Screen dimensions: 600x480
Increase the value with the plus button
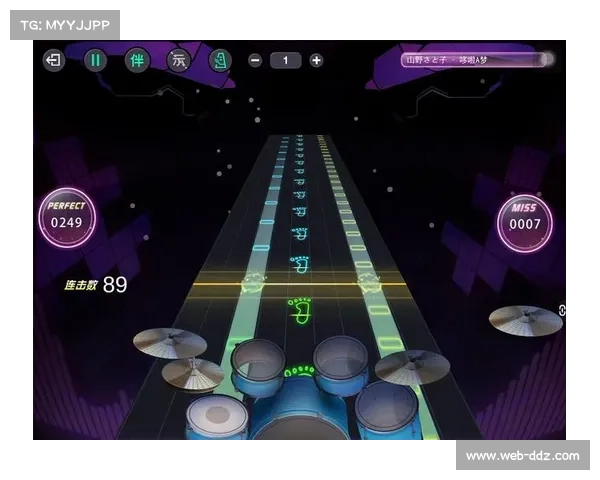316,60
